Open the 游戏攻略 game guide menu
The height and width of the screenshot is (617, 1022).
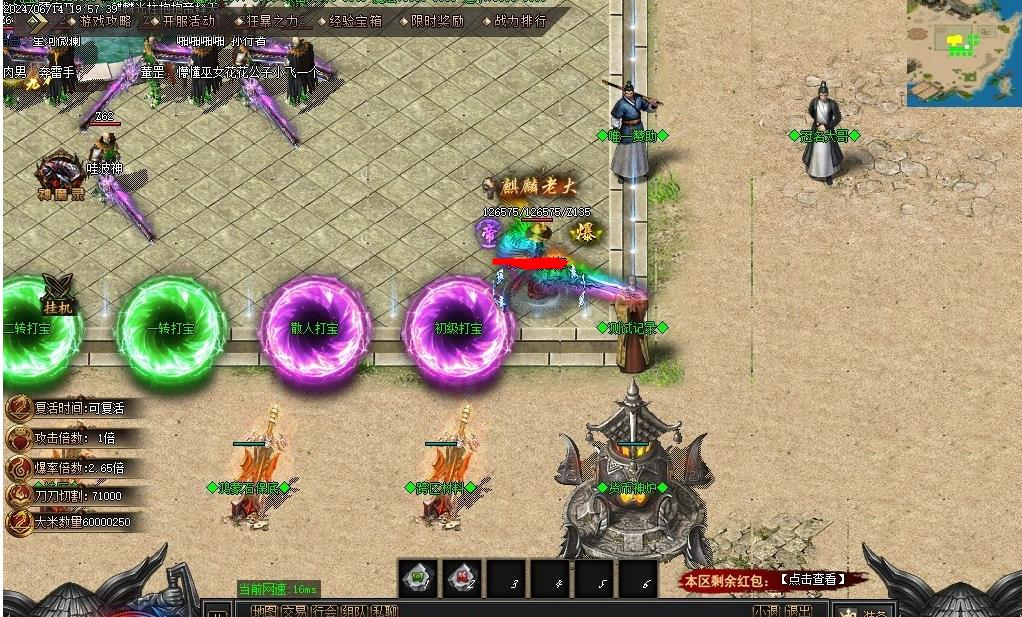click(105, 20)
